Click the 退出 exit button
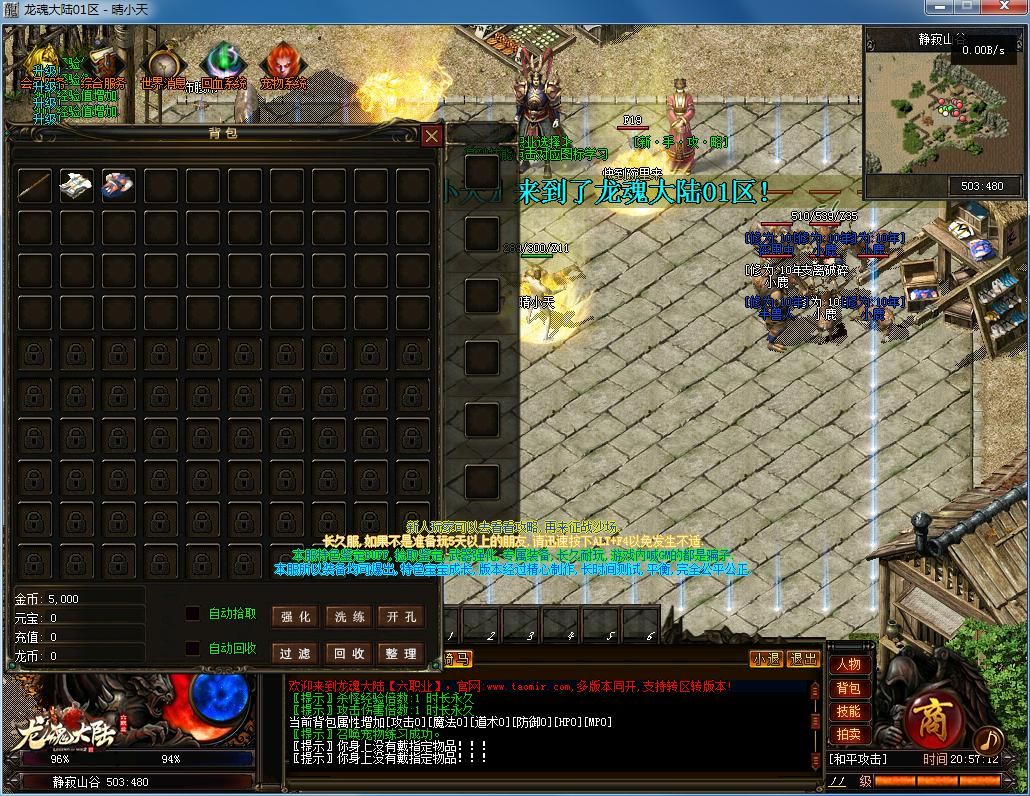The height and width of the screenshot is (796, 1030). (x=803, y=659)
